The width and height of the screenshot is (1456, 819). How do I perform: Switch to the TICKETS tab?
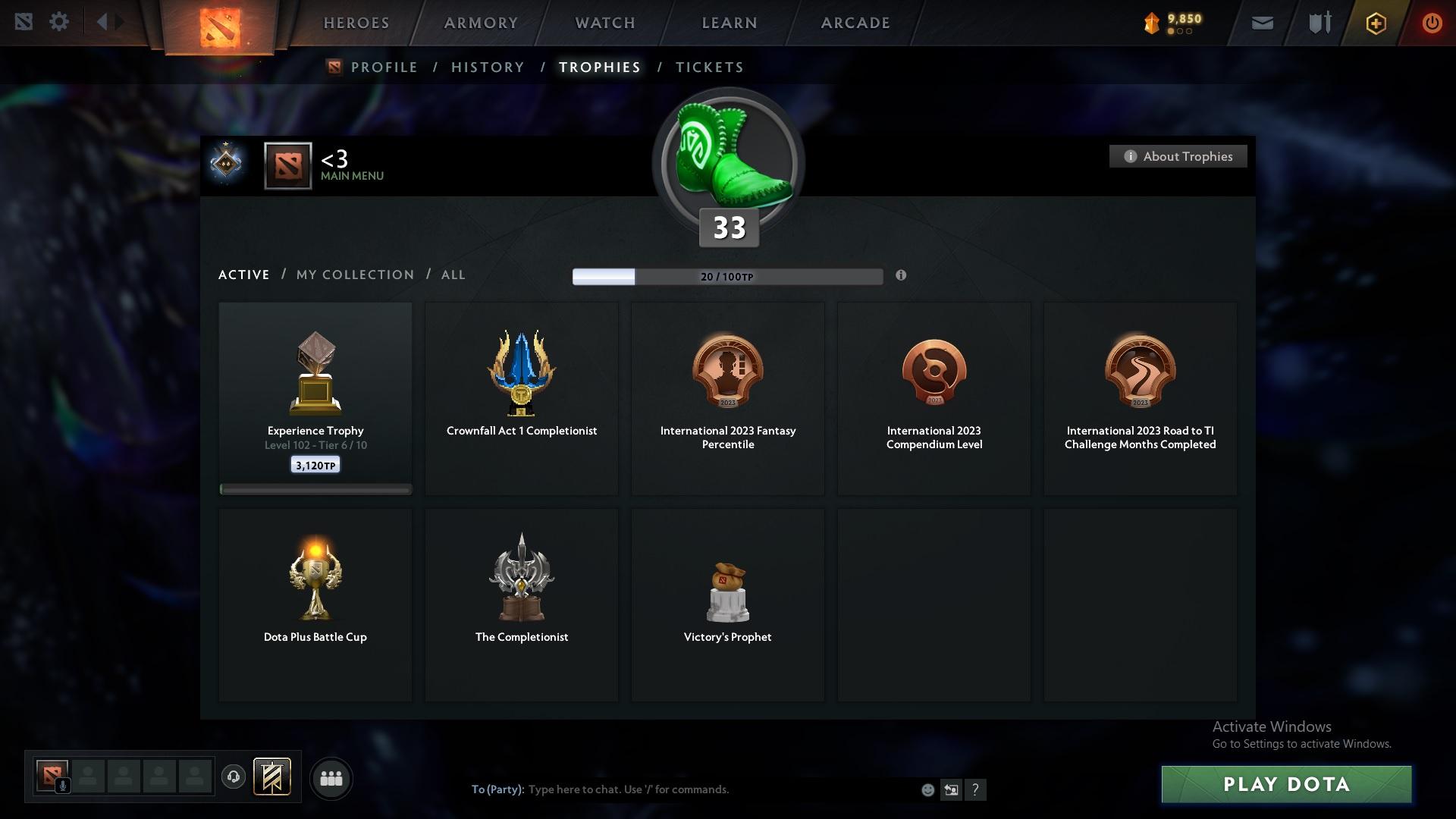pos(709,67)
